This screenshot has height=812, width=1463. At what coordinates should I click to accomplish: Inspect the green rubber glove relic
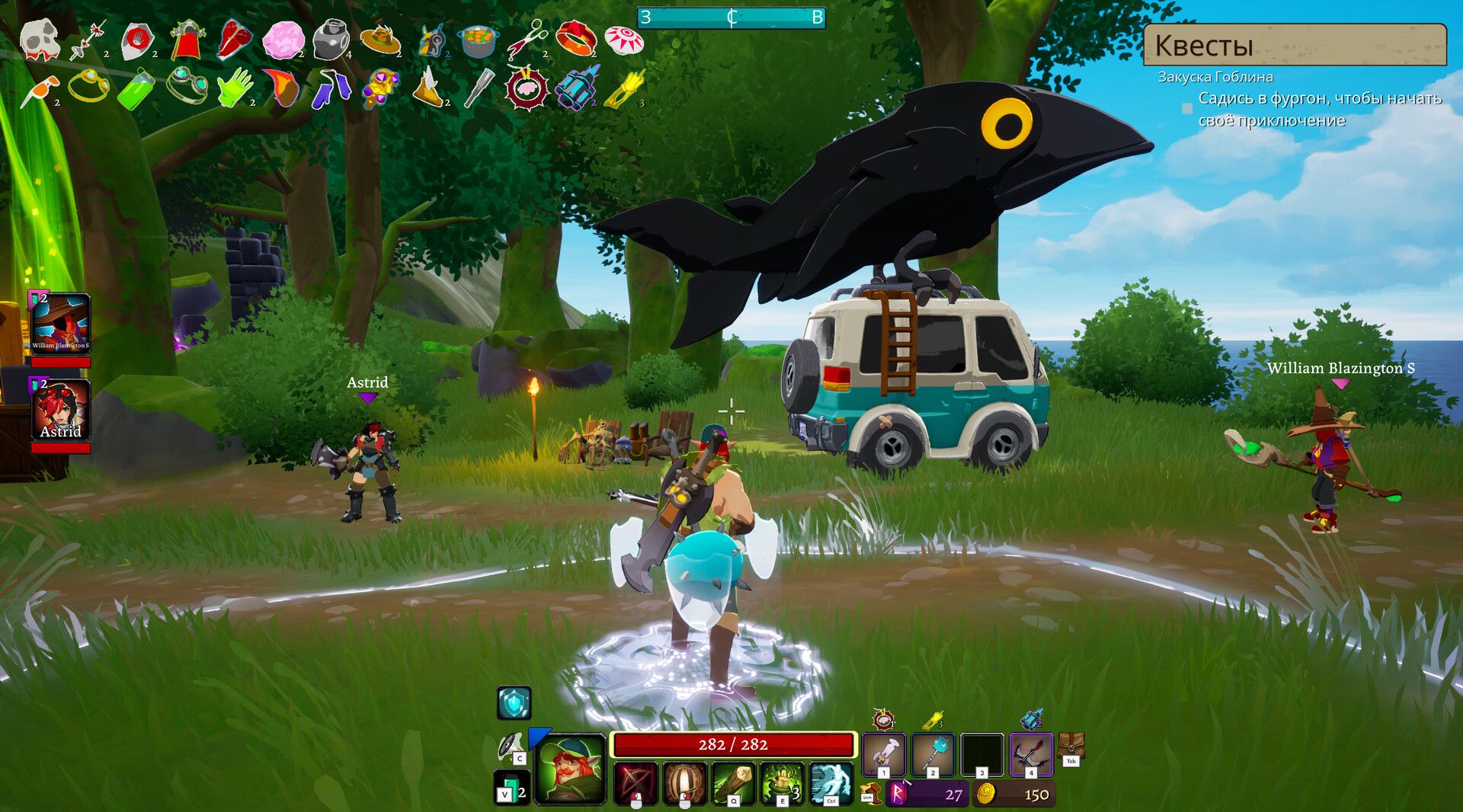tap(235, 88)
